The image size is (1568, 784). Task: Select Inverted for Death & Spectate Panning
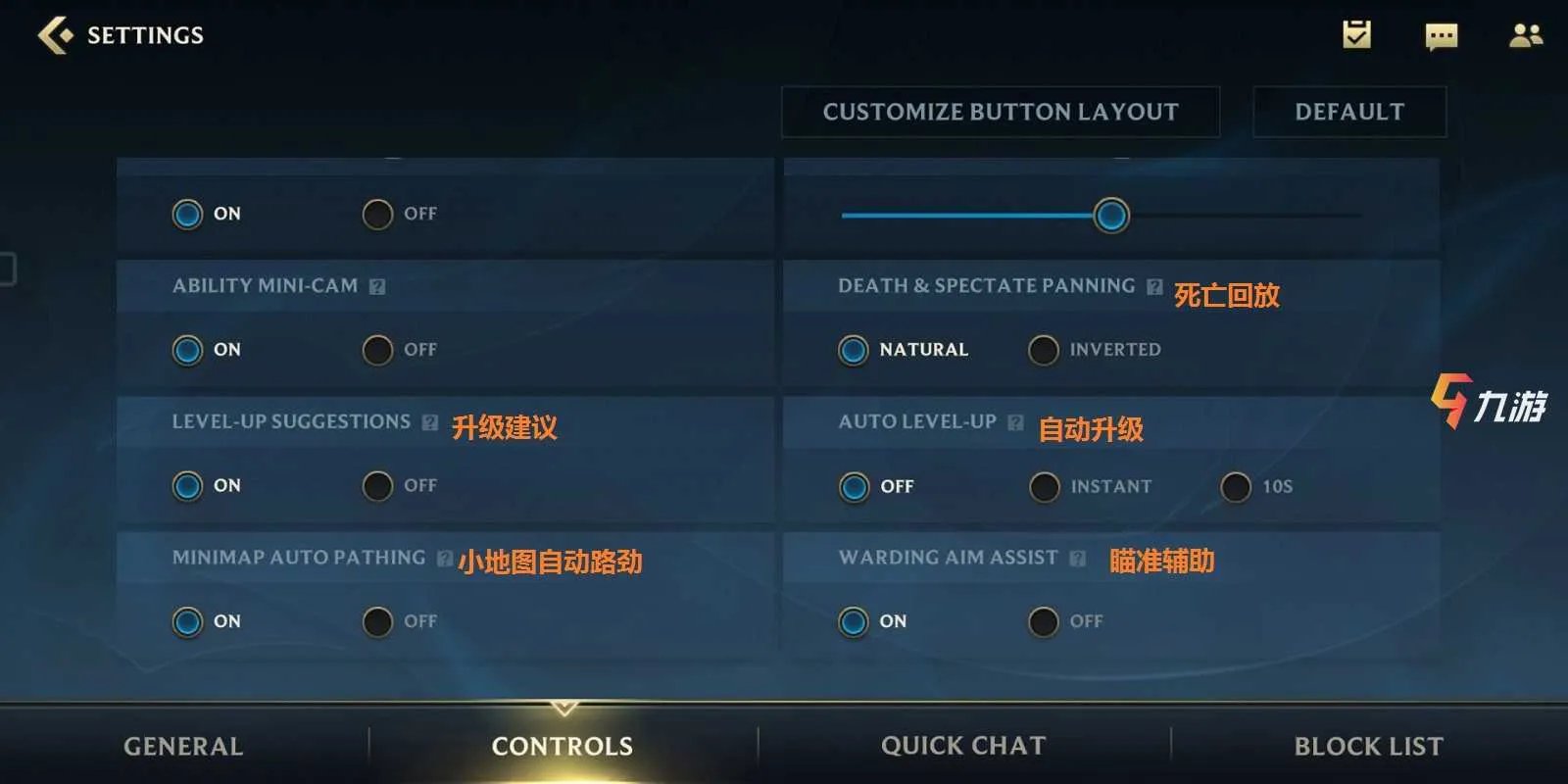click(x=1047, y=350)
